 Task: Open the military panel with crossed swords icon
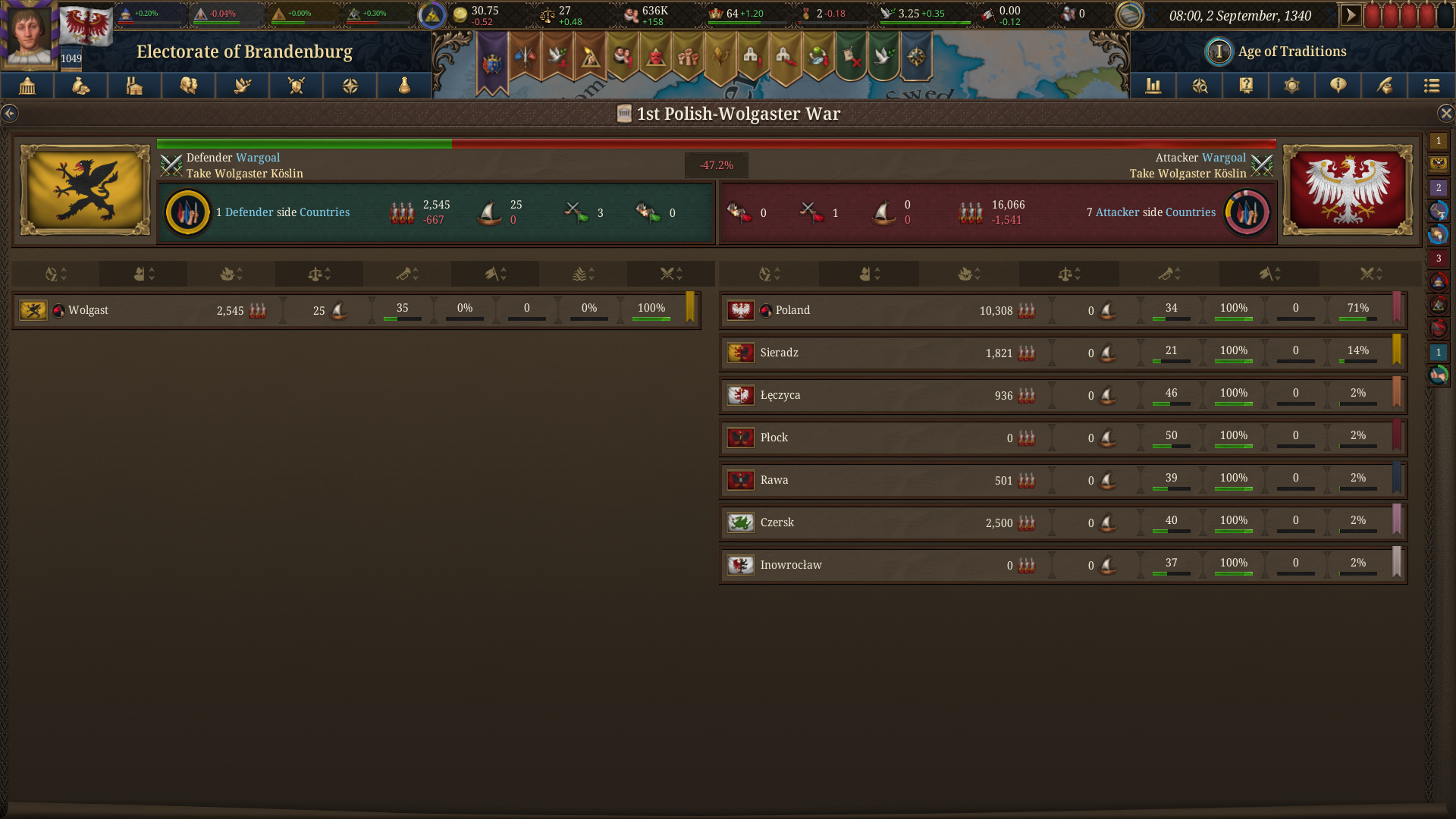click(x=296, y=86)
